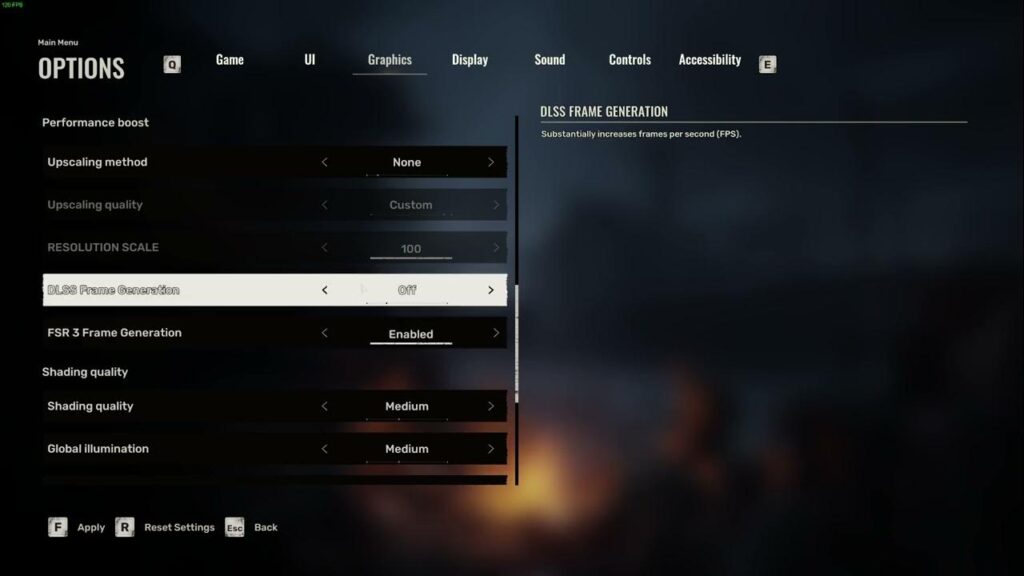Increase Global illumination with right arrow
The image size is (1024, 576).
point(491,449)
